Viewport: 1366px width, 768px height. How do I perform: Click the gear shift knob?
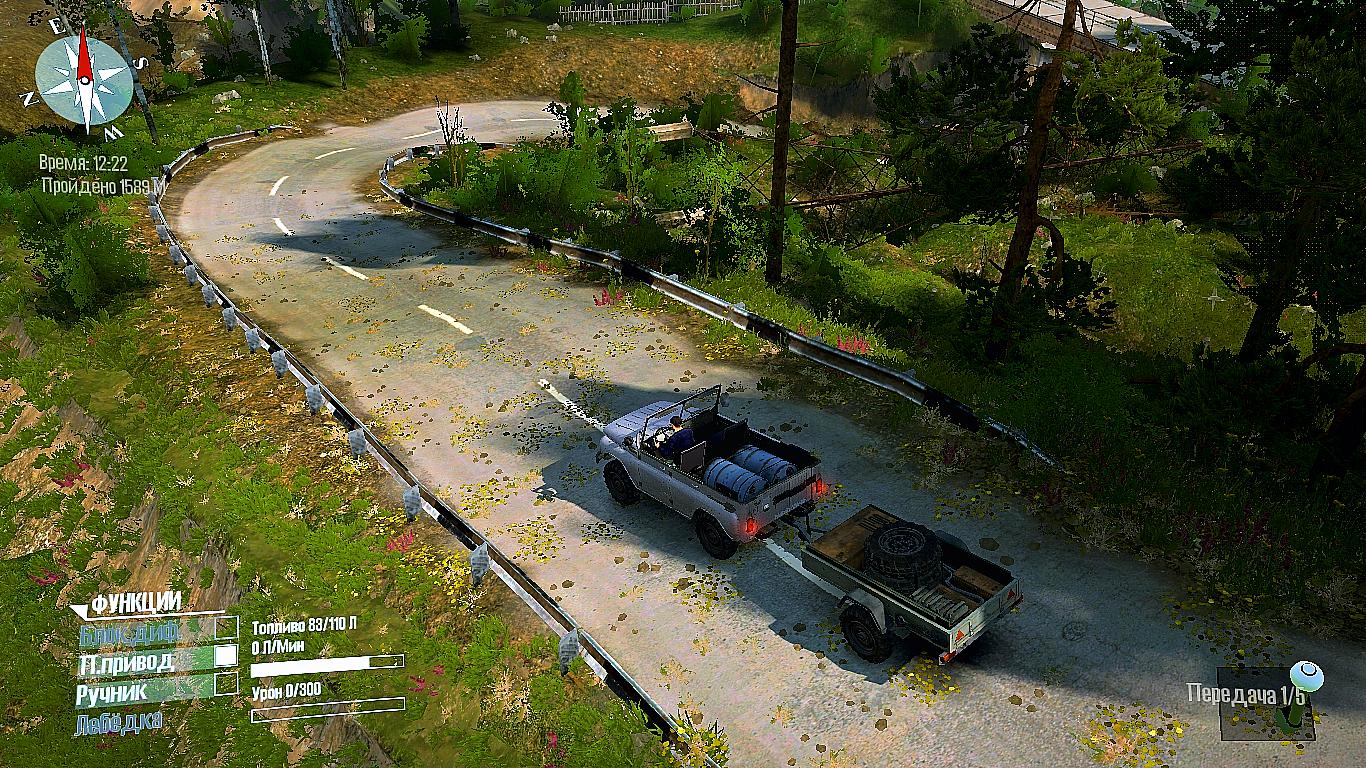point(1306,677)
